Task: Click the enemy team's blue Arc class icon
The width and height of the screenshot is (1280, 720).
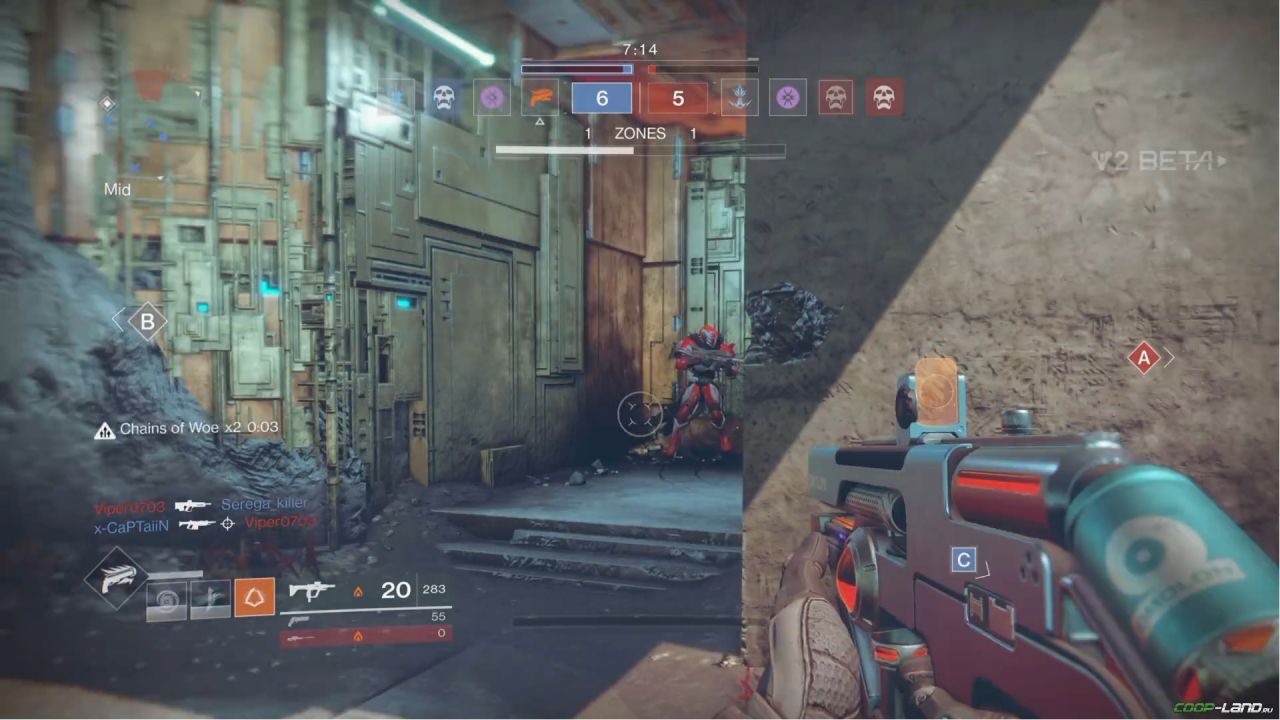Action: tap(740, 97)
